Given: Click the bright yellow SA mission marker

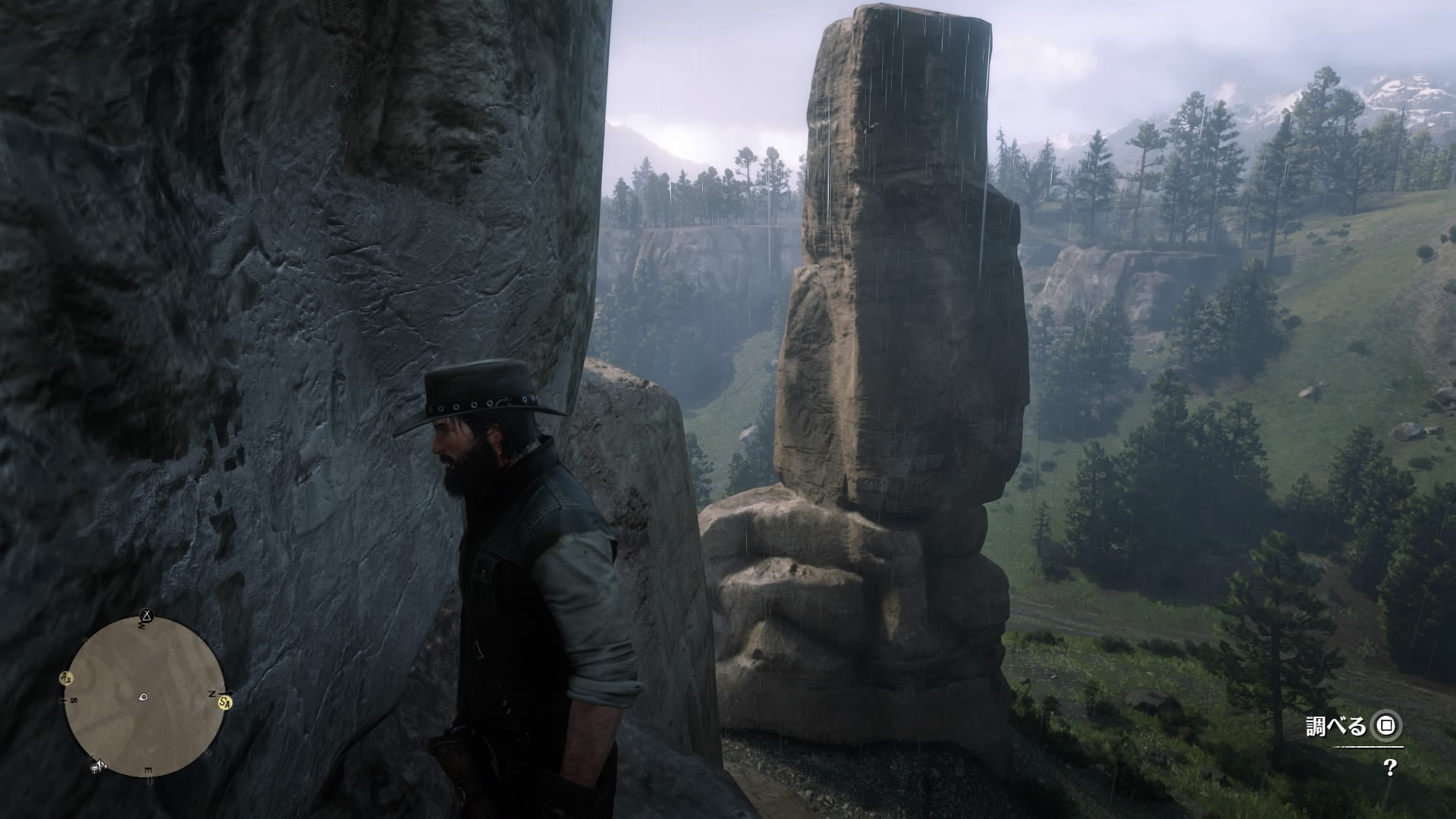Looking at the screenshot, I should [224, 703].
